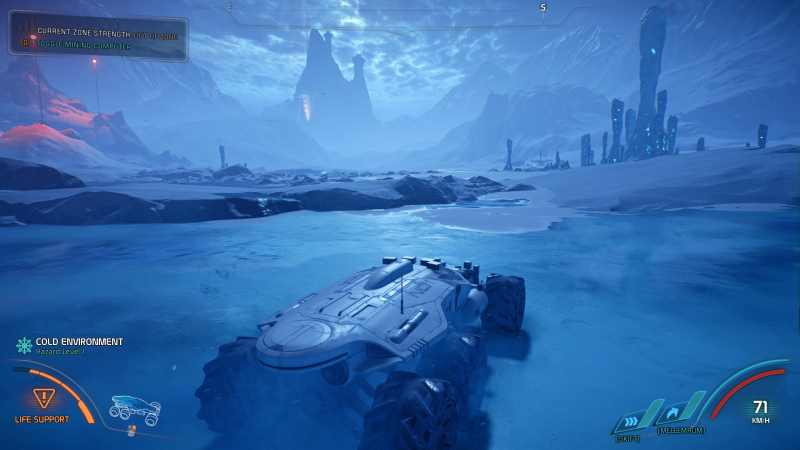
Task: Select the life support warning triangle
Action: [43, 398]
